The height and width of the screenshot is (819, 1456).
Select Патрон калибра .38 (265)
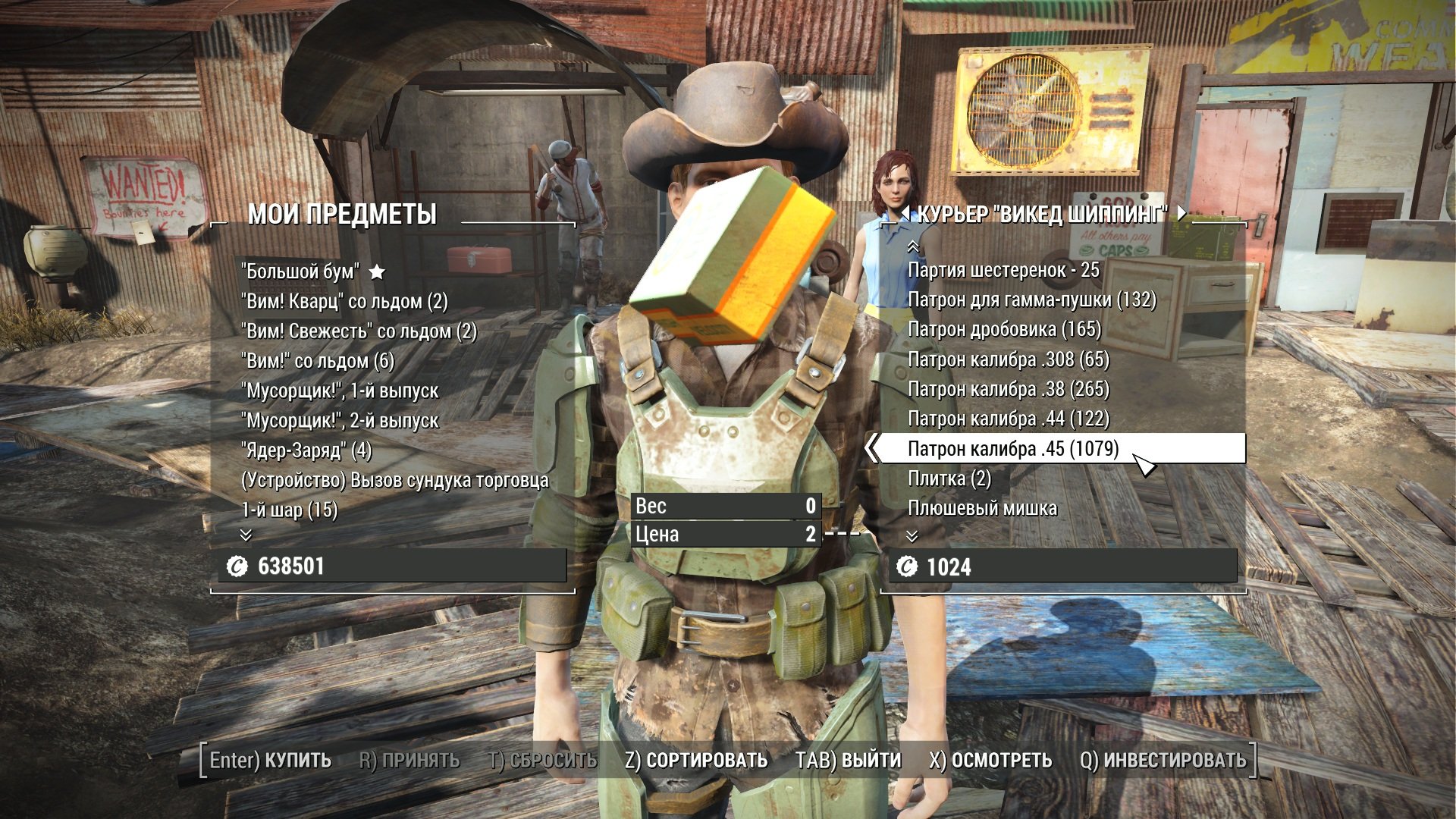click(1009, 389)
